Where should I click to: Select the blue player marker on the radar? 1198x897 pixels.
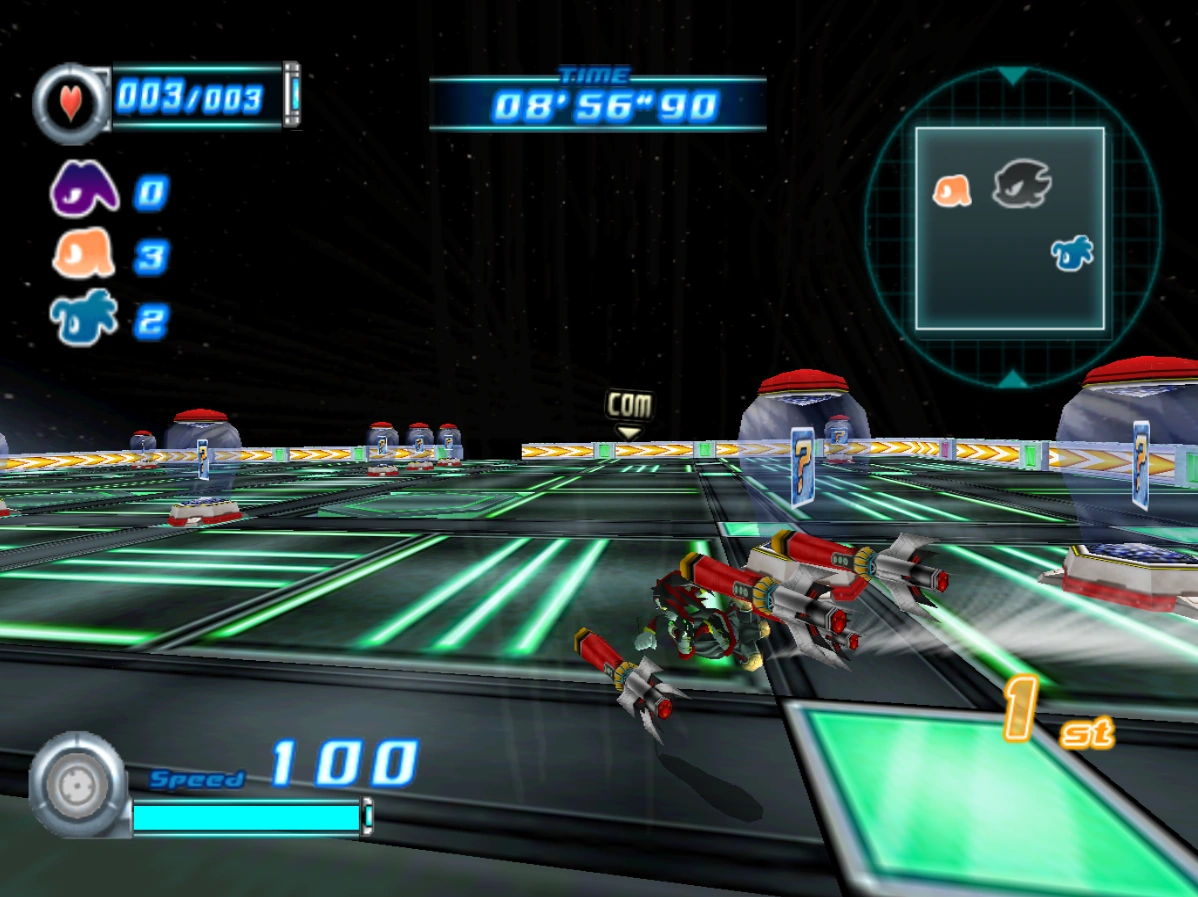point(1072,252)
